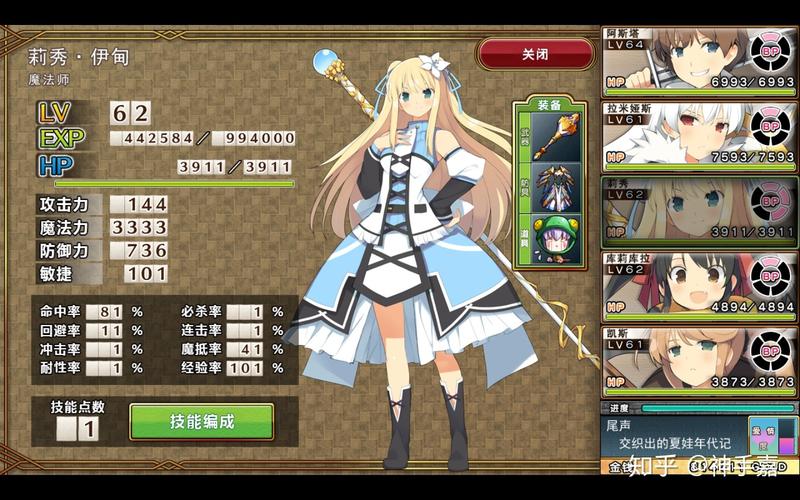
Task: Select the armor equipment slot
Action: (x=550, y=188)
